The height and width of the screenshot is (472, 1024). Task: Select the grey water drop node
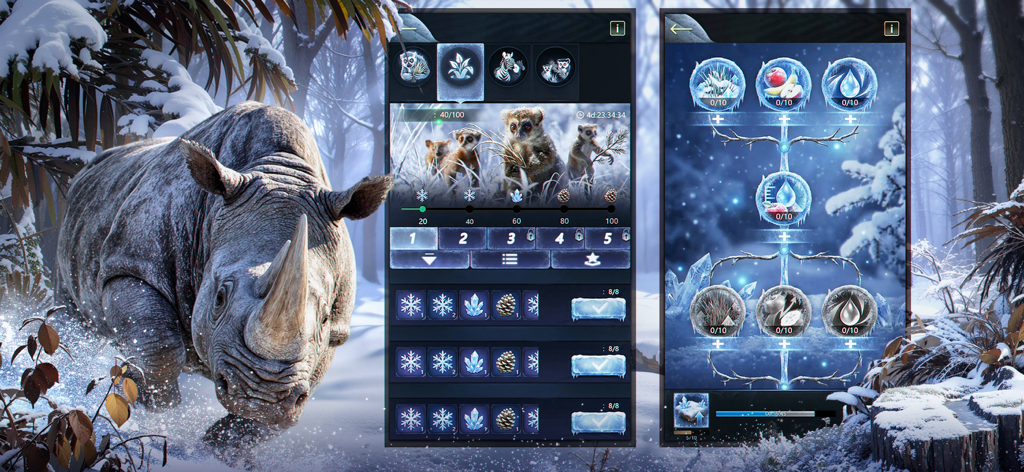849,310
